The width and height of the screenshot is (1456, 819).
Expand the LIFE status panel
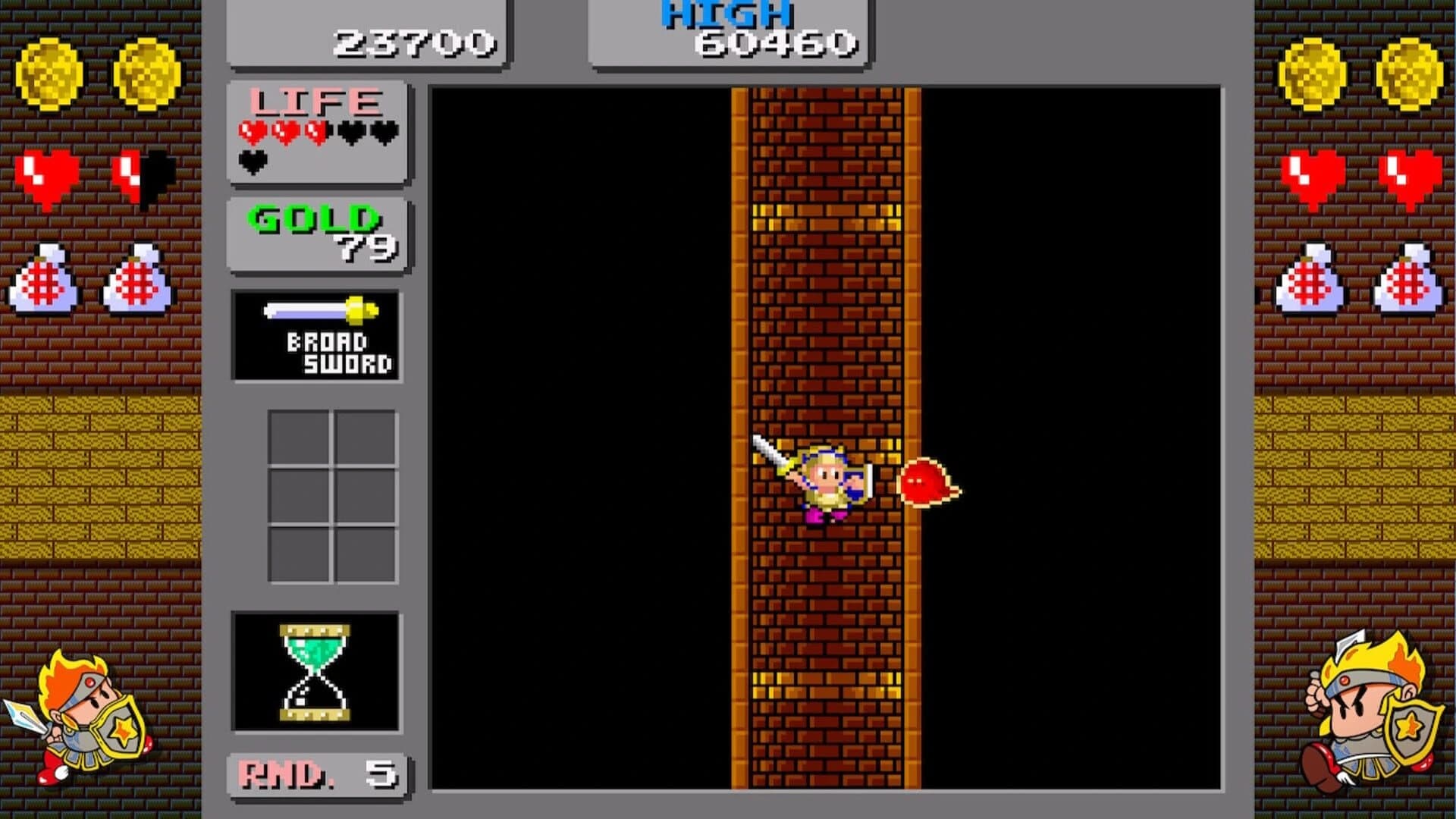coord(317,133)
